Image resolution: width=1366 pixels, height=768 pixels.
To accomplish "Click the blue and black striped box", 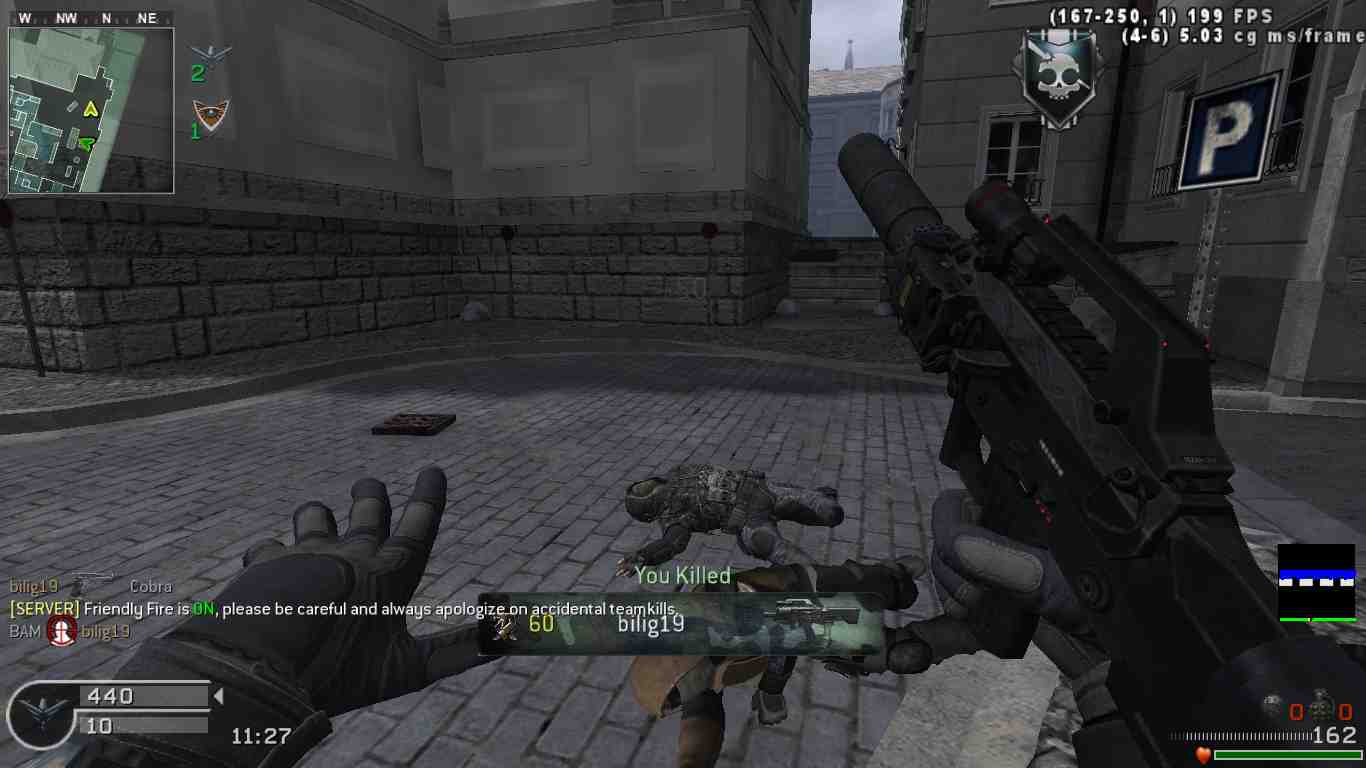I will [x=1316, y=583].
